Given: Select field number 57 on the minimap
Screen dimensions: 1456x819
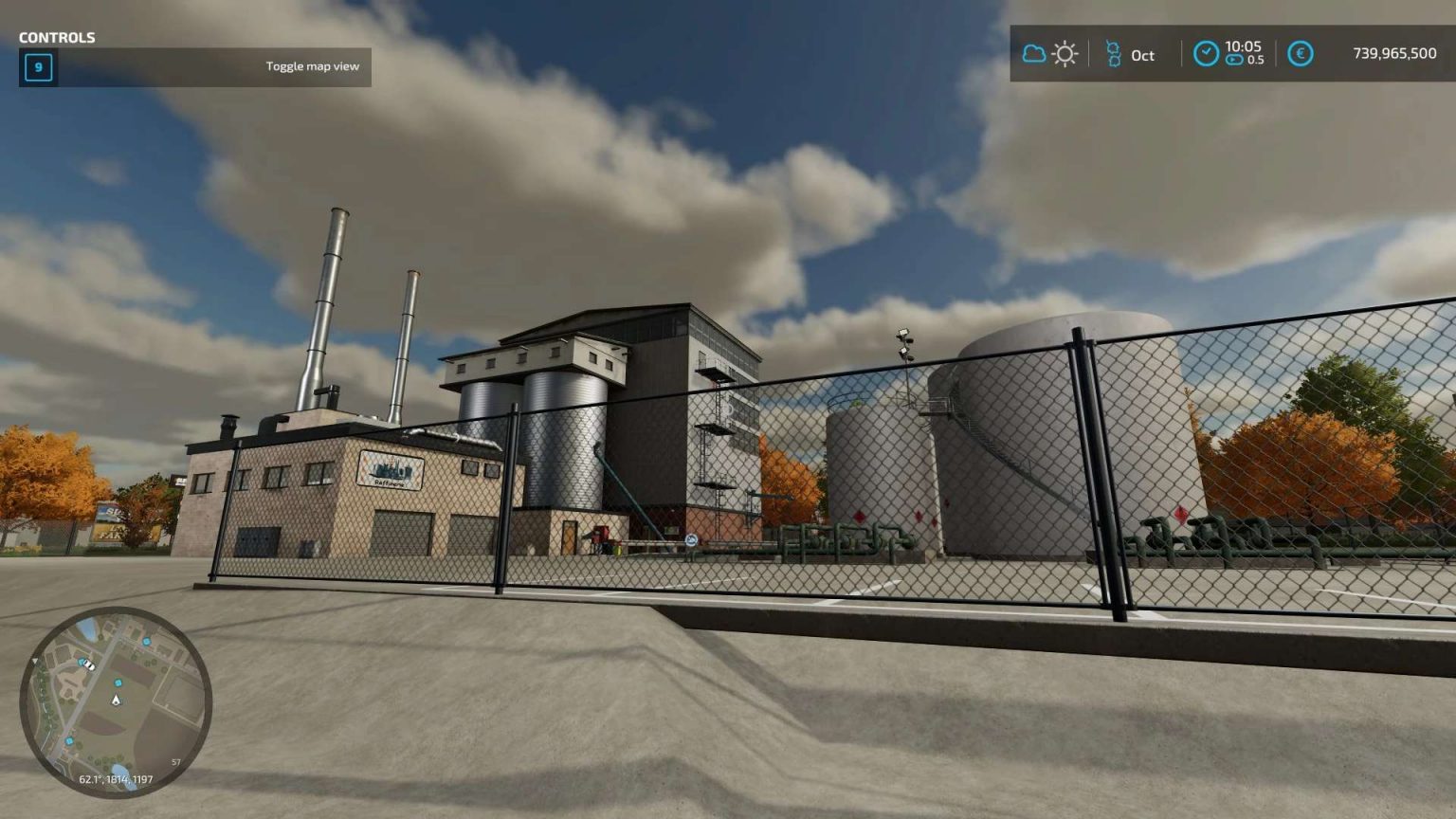Looking at the screenshot, I should (175, 761).
